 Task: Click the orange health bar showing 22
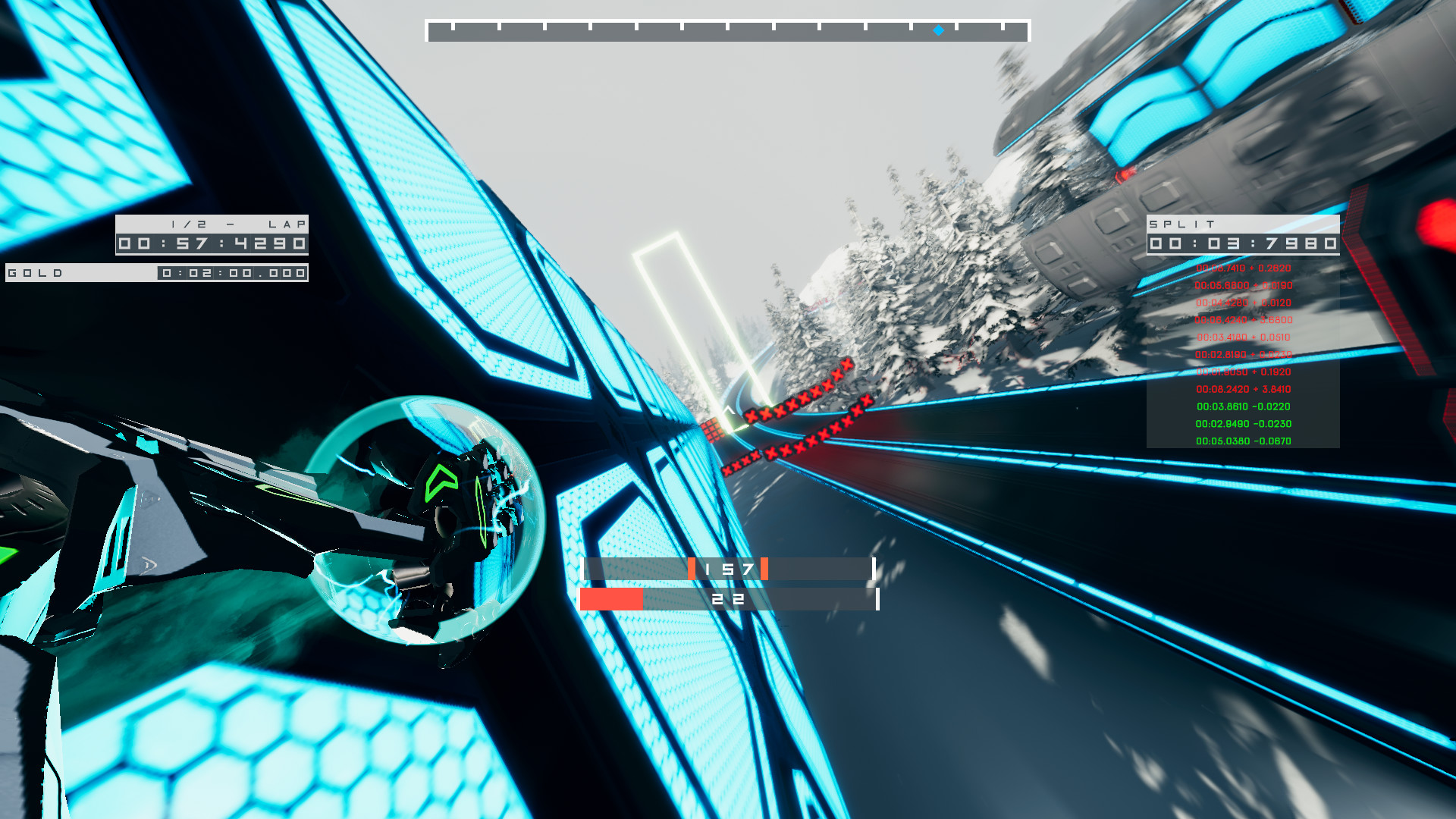728,598
